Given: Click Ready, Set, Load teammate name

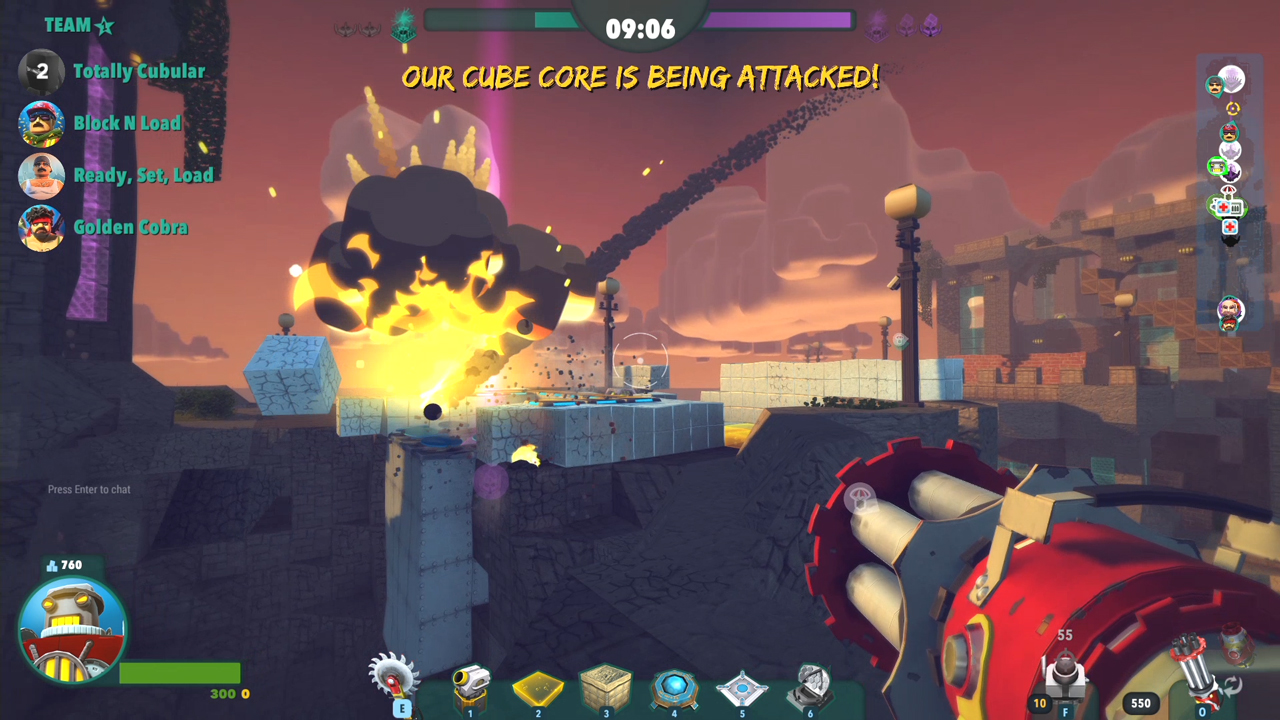Looking at the screenshot, I should (x=143, y=175).
